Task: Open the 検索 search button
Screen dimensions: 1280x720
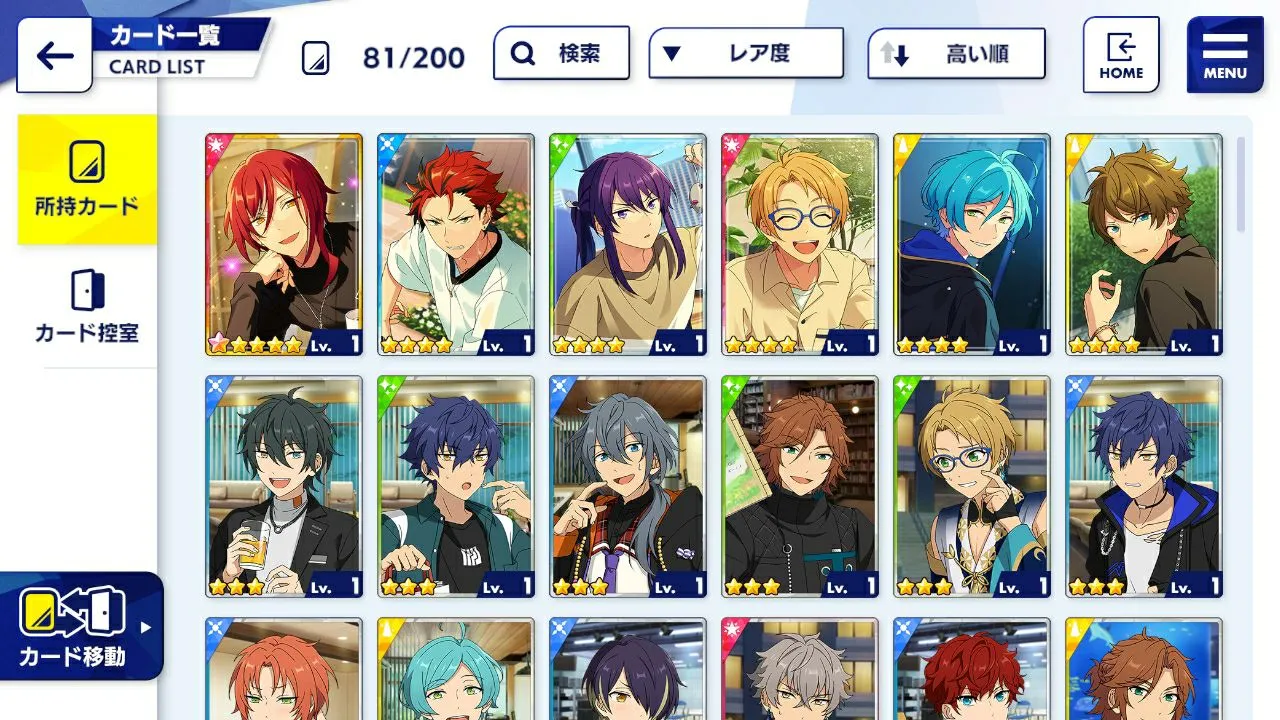Action: (x=561, y=53)
